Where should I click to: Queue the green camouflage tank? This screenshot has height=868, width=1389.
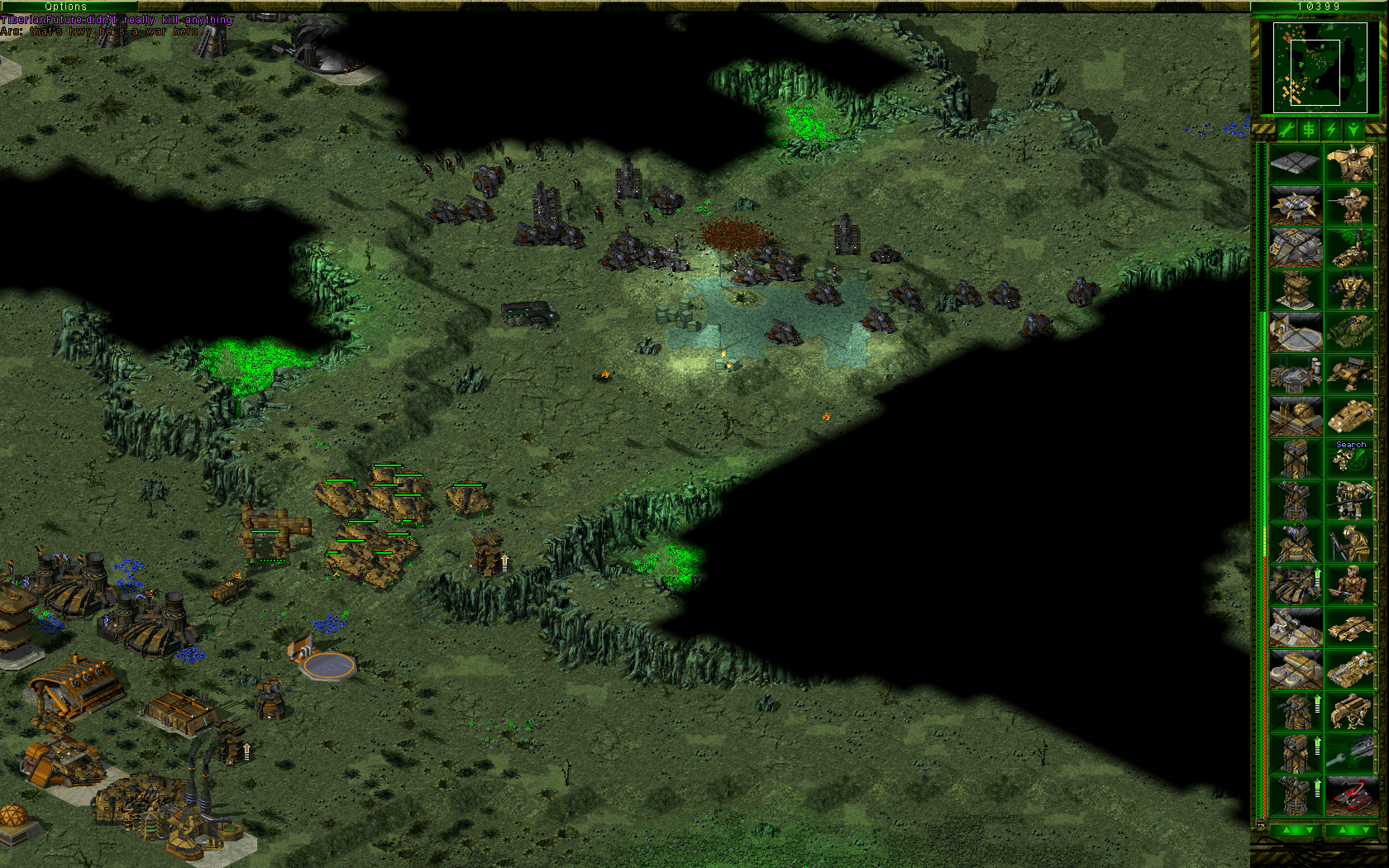[1350, 332]
